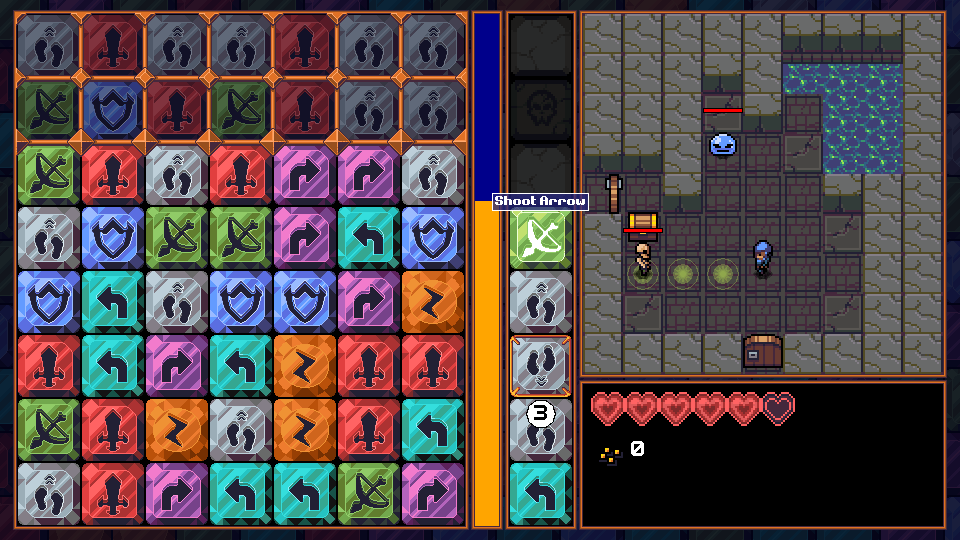Pick the green bow tile between teal and purple turn tiles
The height and width of the screenshot is (540, 960).
(368, 494)
